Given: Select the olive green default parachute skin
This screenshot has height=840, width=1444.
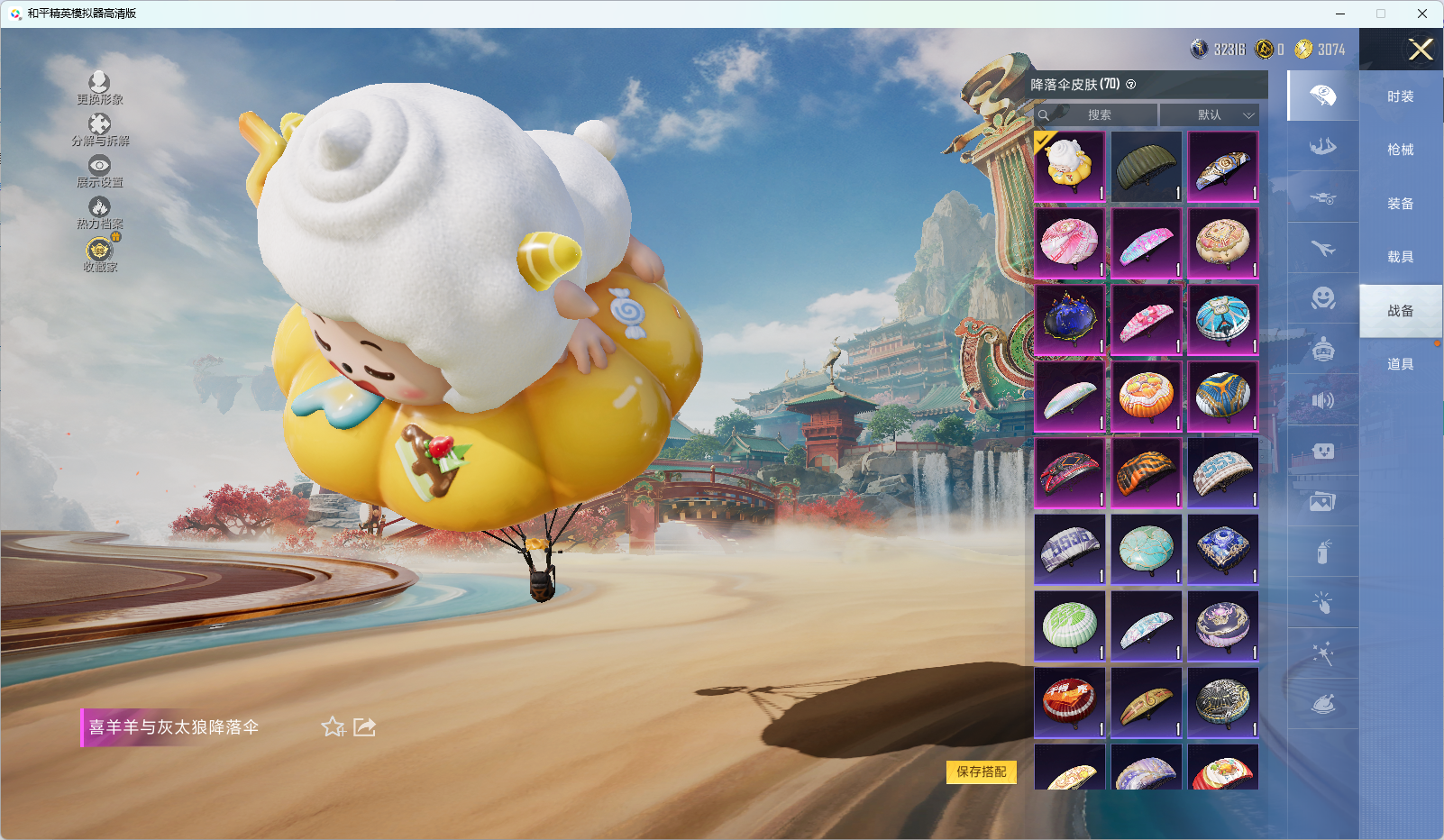Looking at the screenshot, I should [x=1146, y=167].
